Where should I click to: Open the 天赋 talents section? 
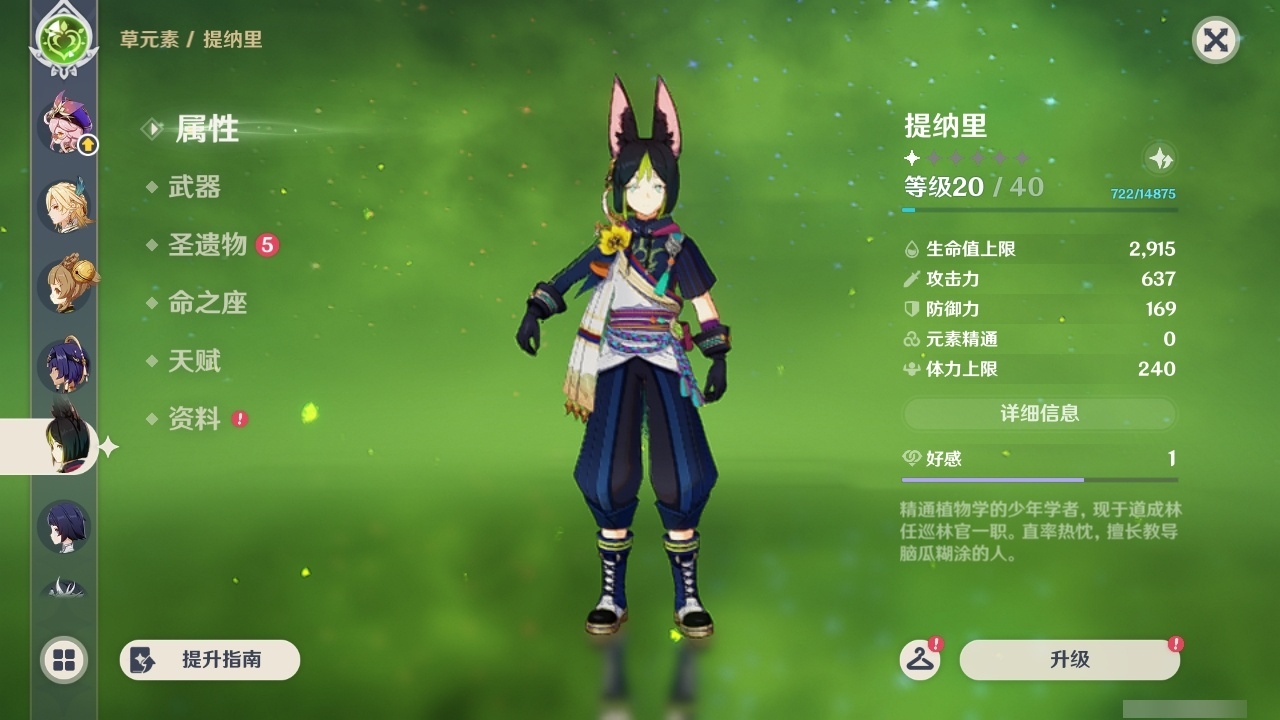196,362
